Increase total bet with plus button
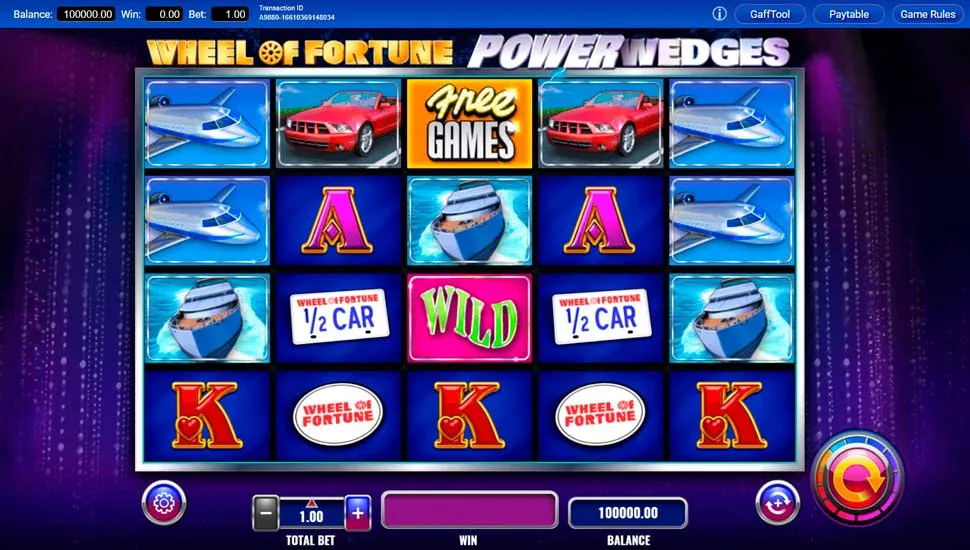Screen dimensions: 970x550 tap(358, 514)
